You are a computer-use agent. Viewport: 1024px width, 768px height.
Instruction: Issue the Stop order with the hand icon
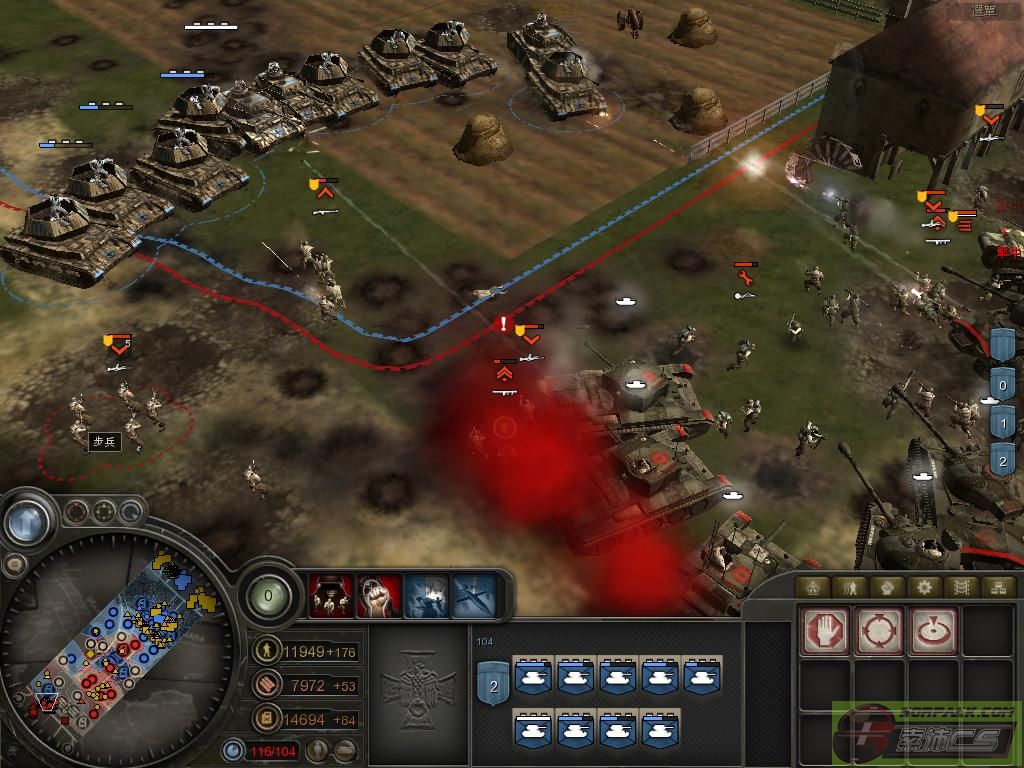tap(825, 631)
